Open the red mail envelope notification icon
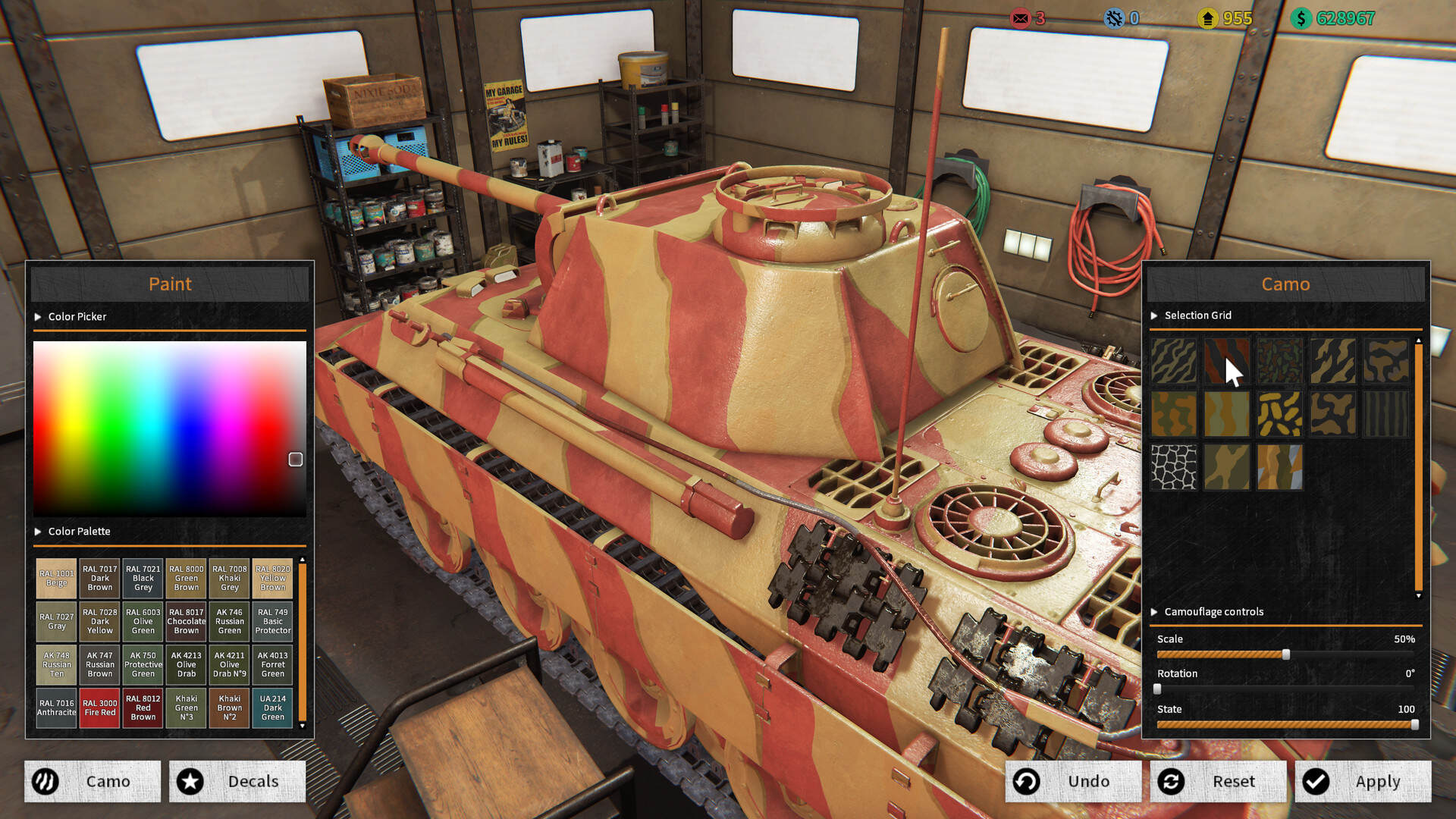 coord(1020,18)
